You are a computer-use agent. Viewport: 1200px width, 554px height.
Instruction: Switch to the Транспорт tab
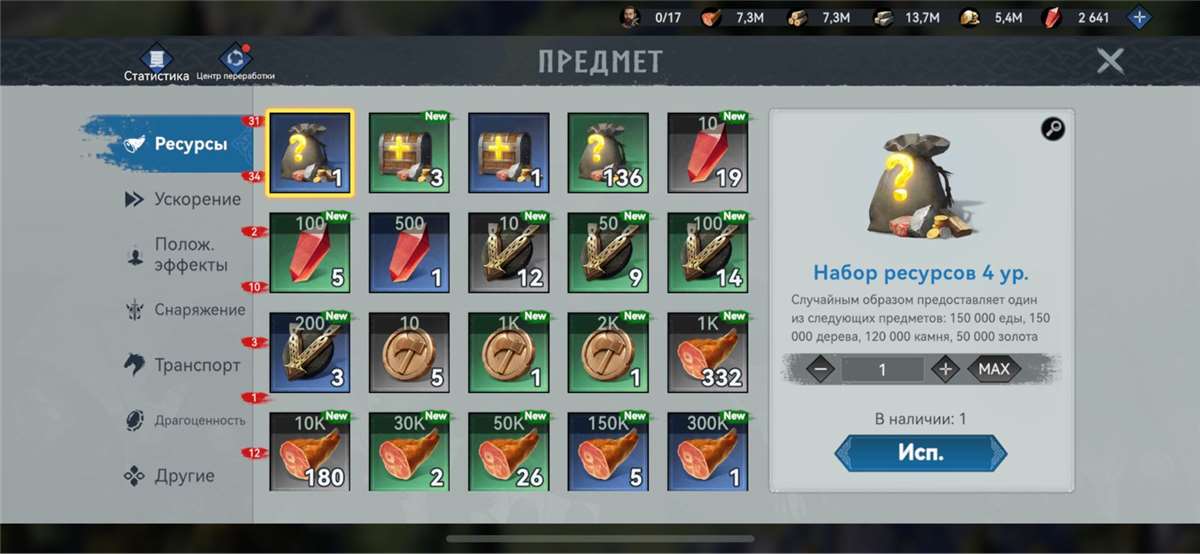(x=184, y=365)
